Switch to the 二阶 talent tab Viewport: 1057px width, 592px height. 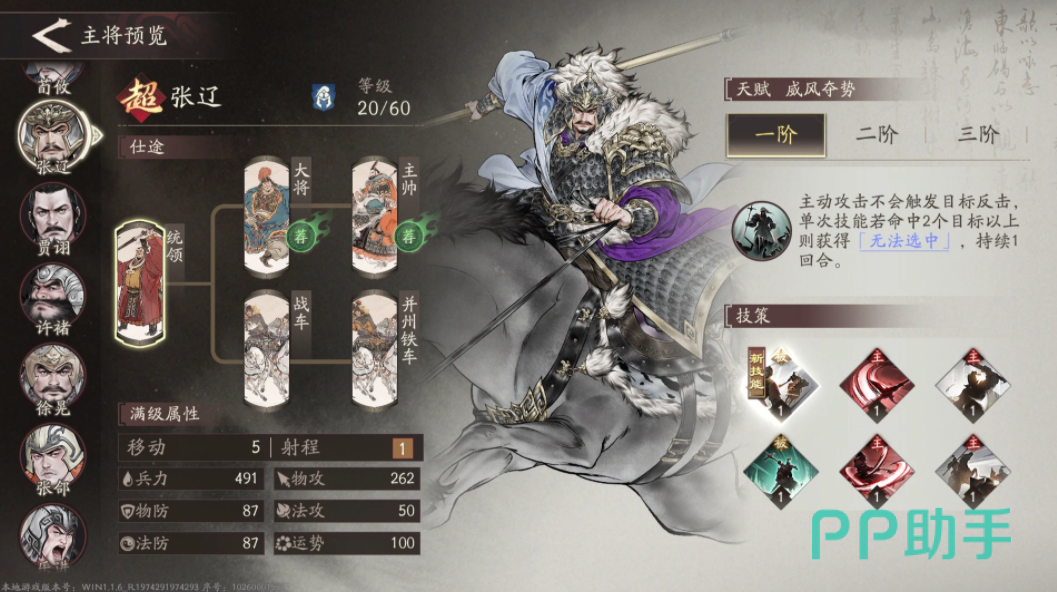876,135
